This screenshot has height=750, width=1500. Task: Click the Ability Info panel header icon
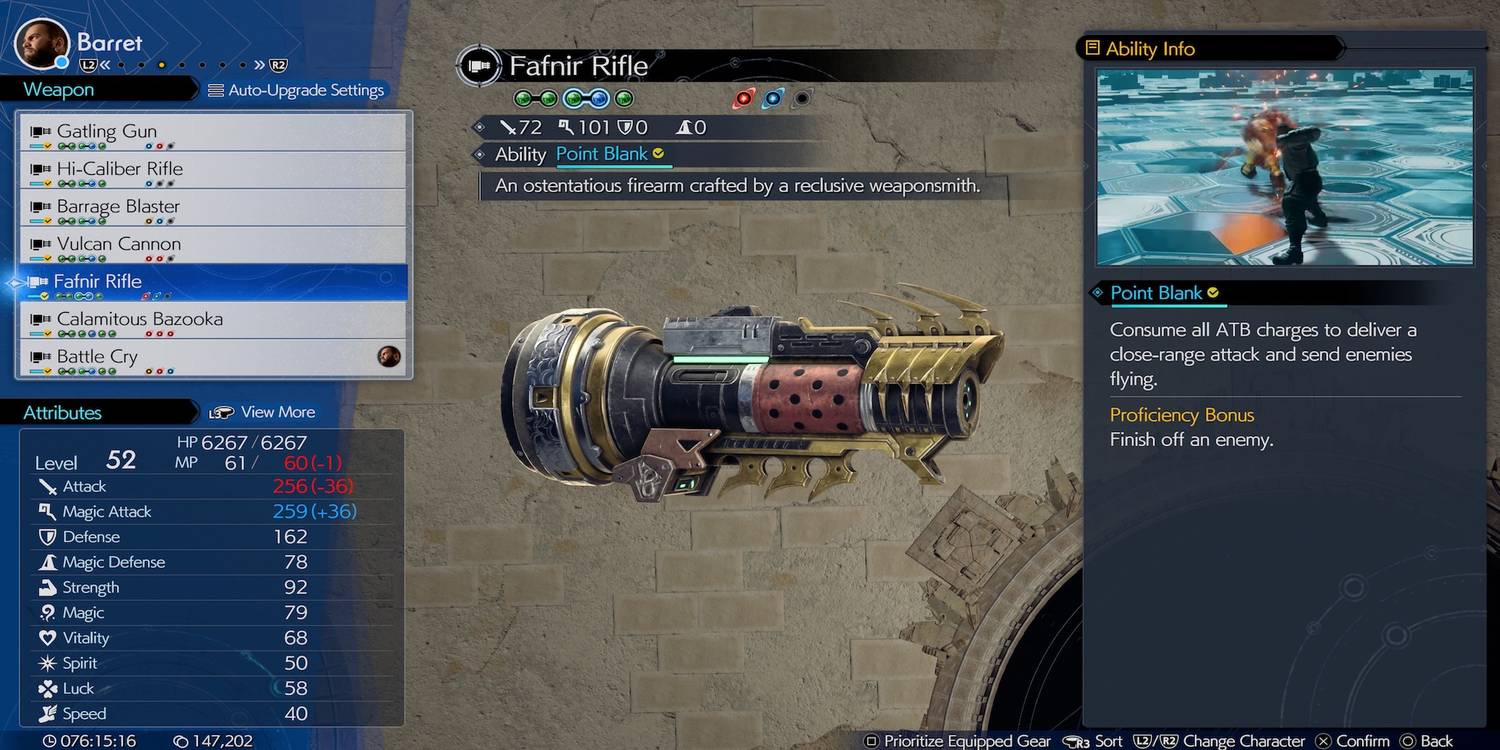1093,47
